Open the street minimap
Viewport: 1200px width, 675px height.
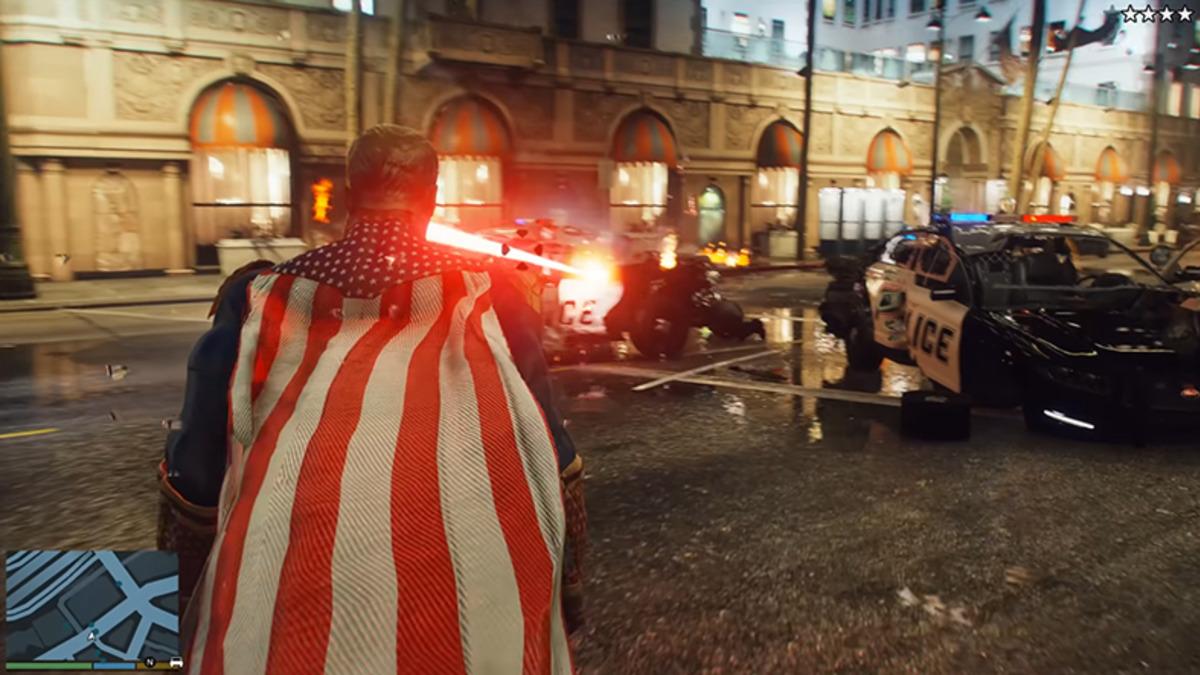pyautogui.click(x=92, y=604)
